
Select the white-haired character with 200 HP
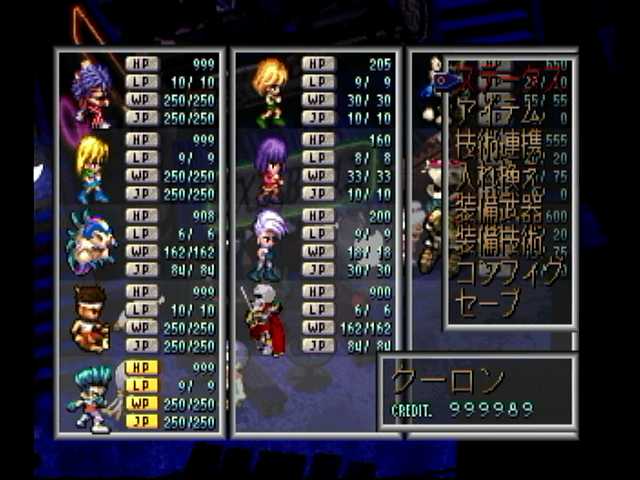click(x=270, y=243)
